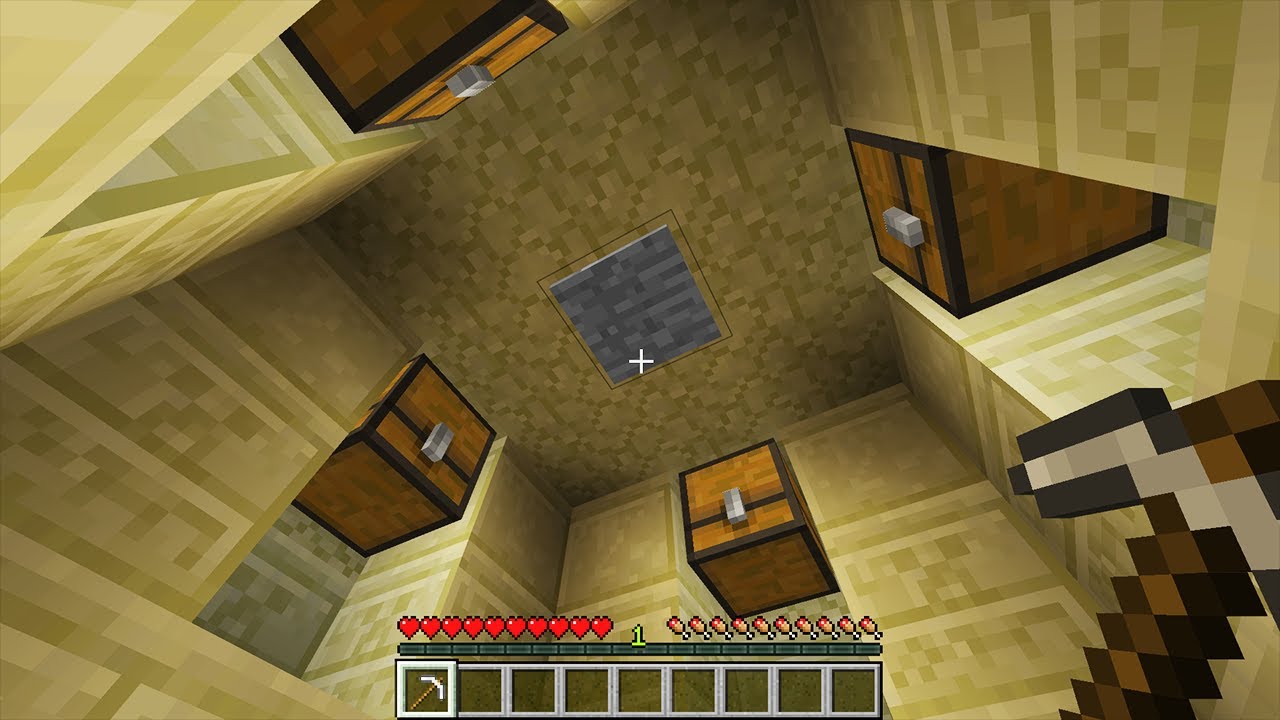Click the green XP progress bar
This screenshot has width=1280, height=720.
click(x=640, y=650)
